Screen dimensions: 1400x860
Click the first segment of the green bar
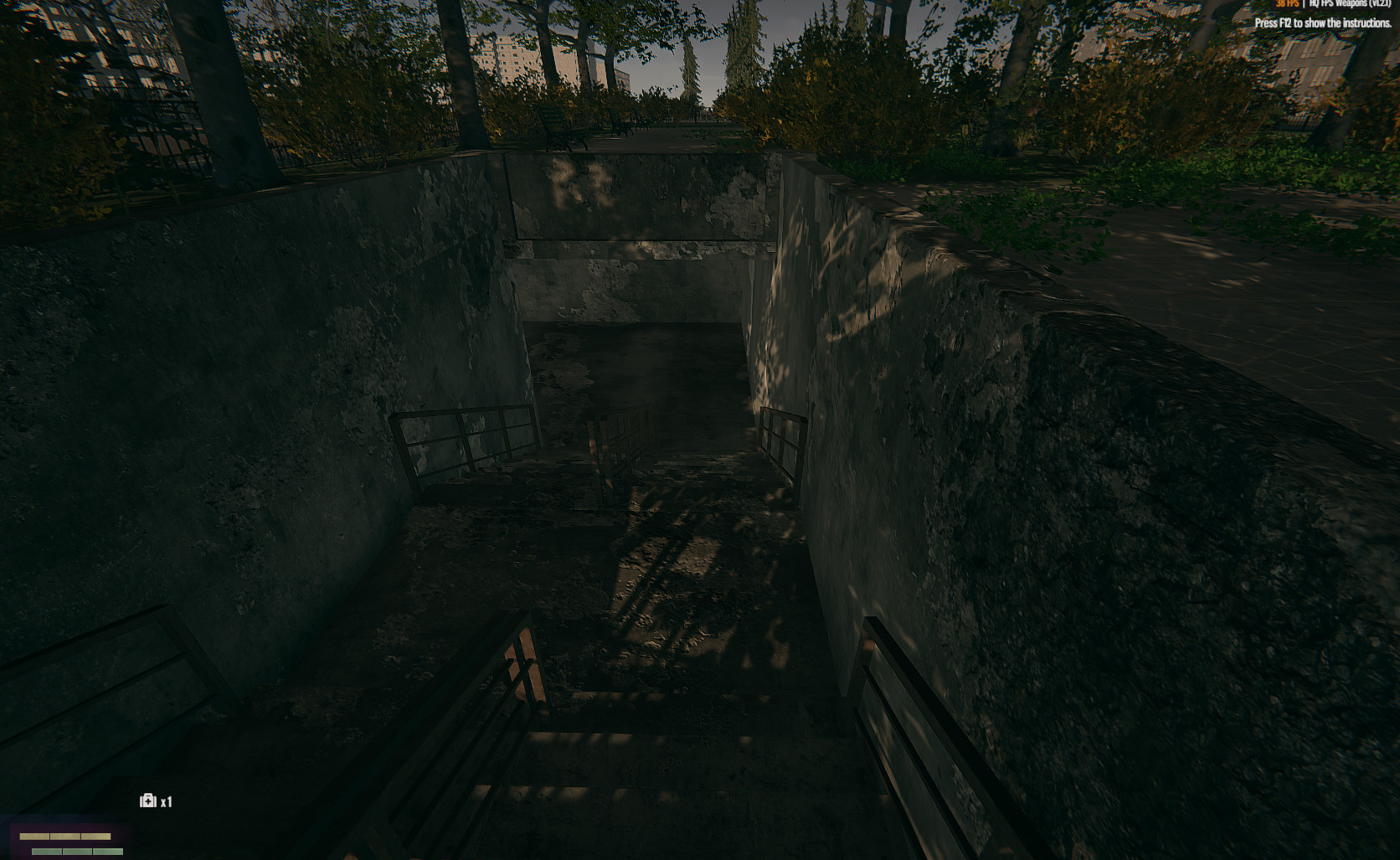(x=46, y=851)
